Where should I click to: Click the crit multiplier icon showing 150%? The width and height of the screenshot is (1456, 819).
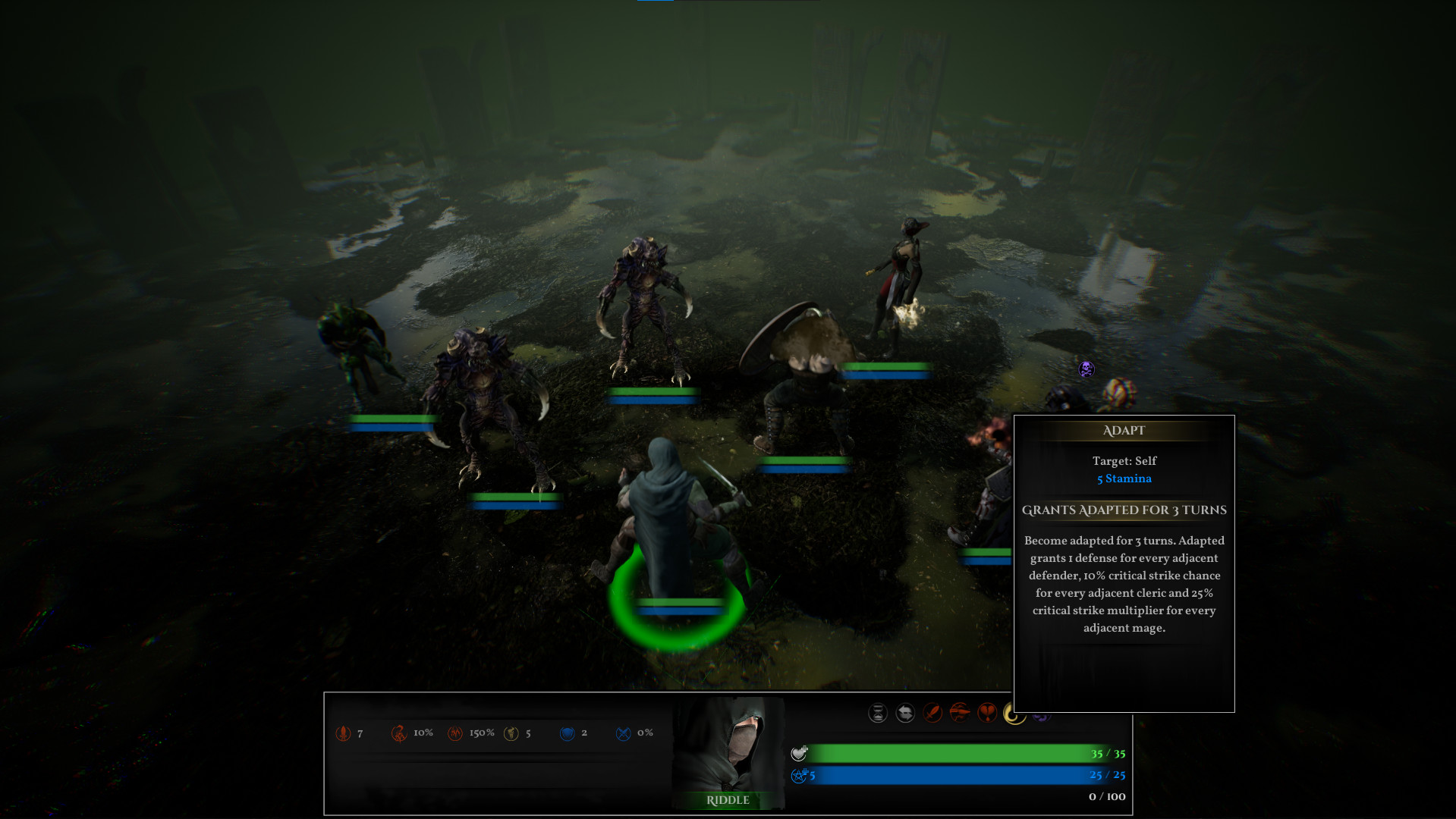point(454,733)
